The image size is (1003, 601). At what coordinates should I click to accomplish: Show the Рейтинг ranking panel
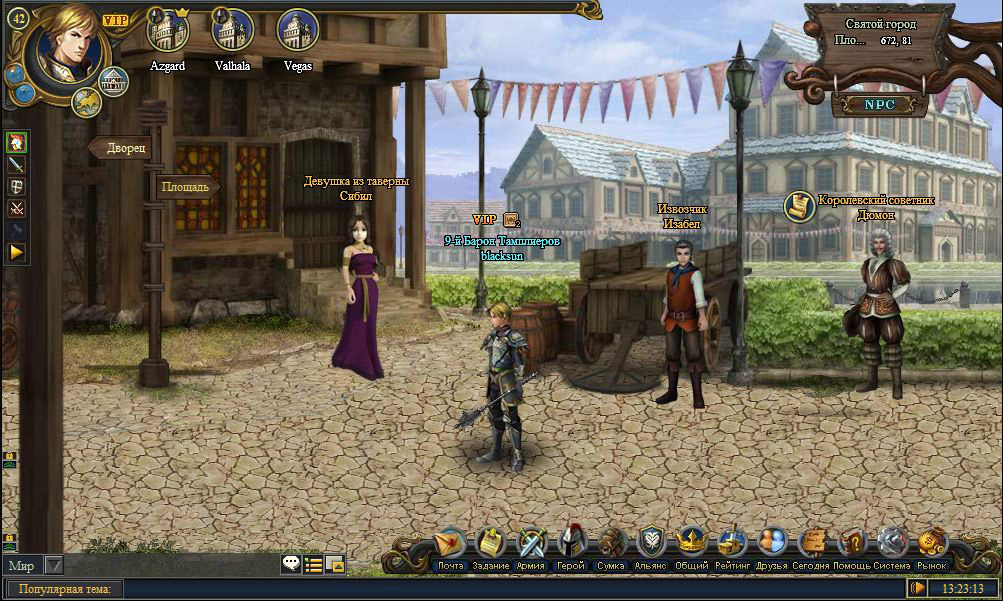coord(731,544)
